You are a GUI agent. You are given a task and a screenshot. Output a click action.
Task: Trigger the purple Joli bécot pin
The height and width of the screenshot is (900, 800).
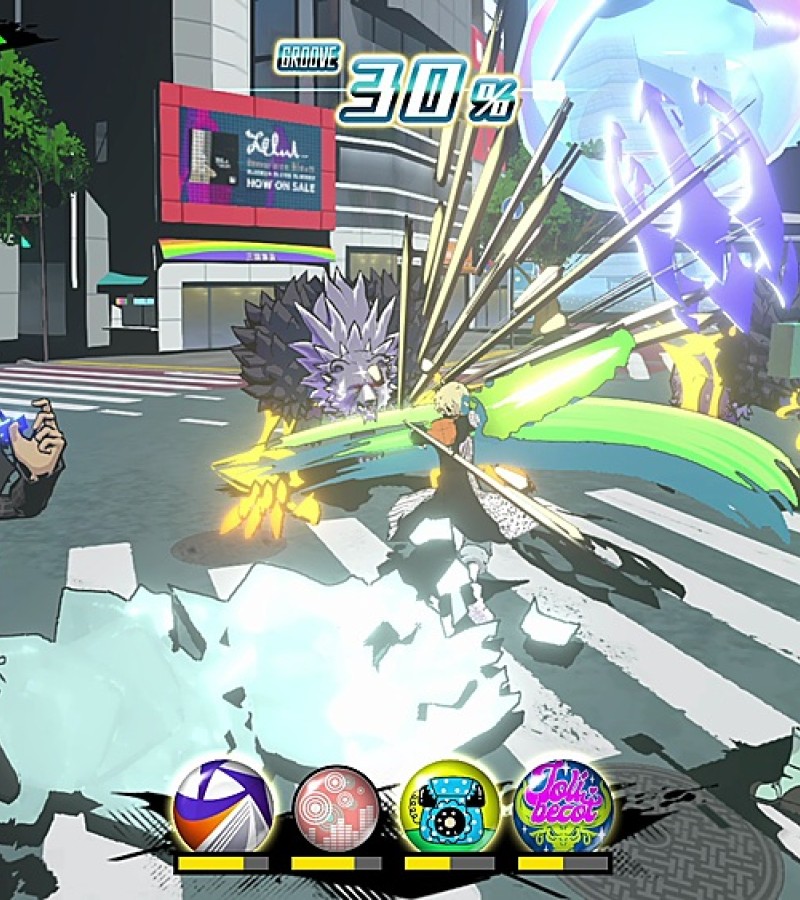coord(562,808)
